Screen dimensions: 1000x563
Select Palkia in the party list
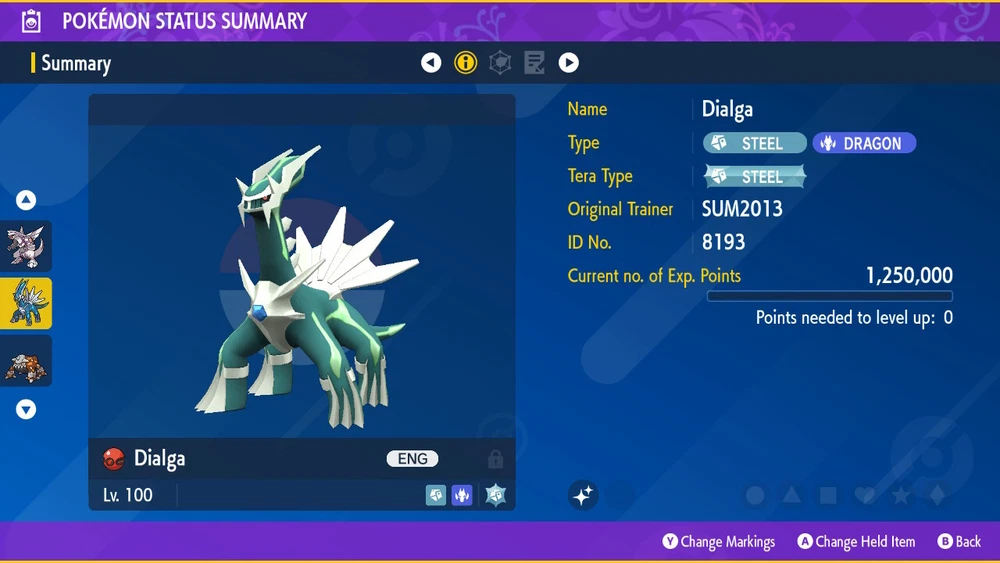pos(26,246)
